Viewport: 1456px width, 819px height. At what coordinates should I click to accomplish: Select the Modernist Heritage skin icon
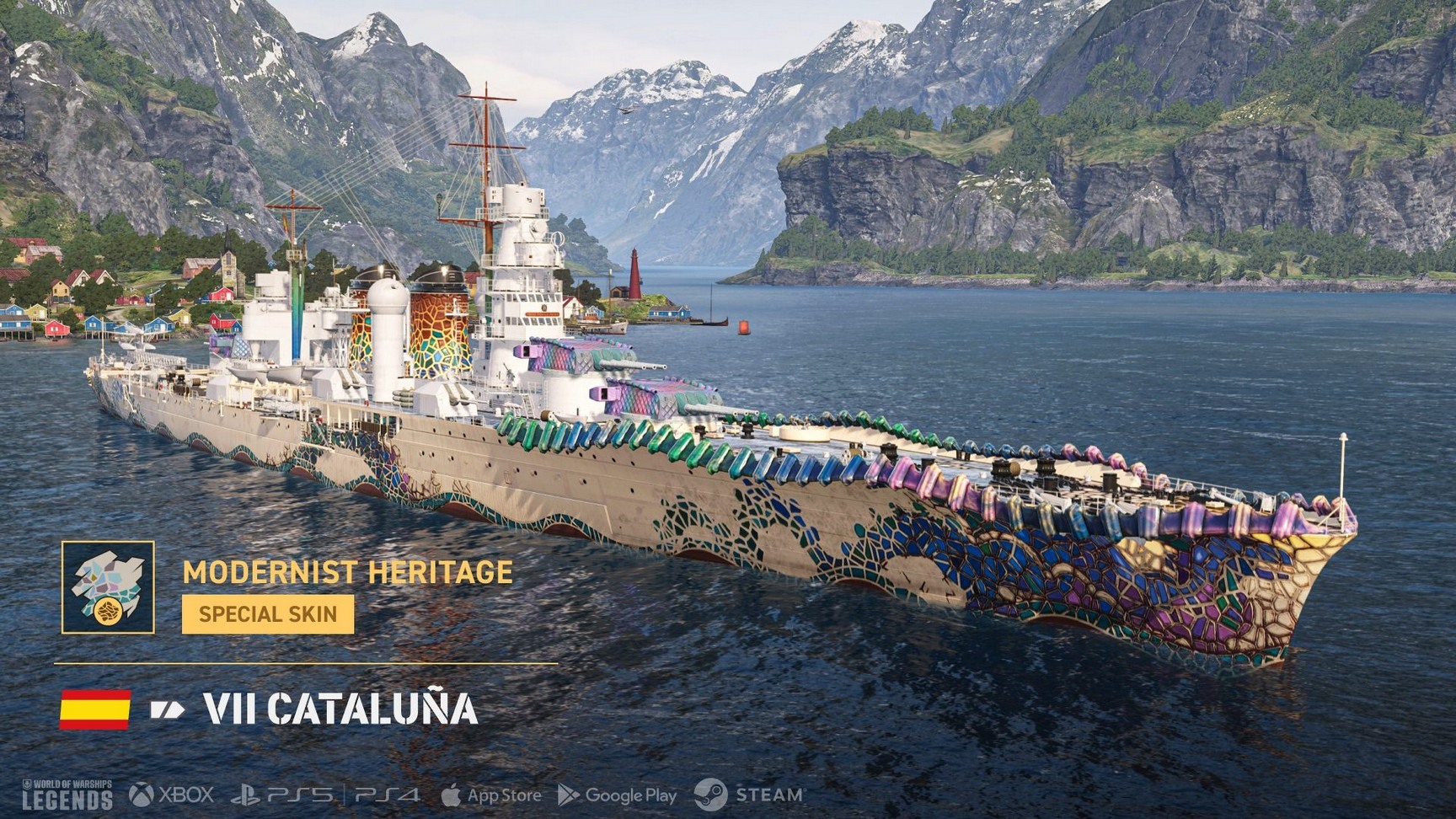[x=108, y=587]
